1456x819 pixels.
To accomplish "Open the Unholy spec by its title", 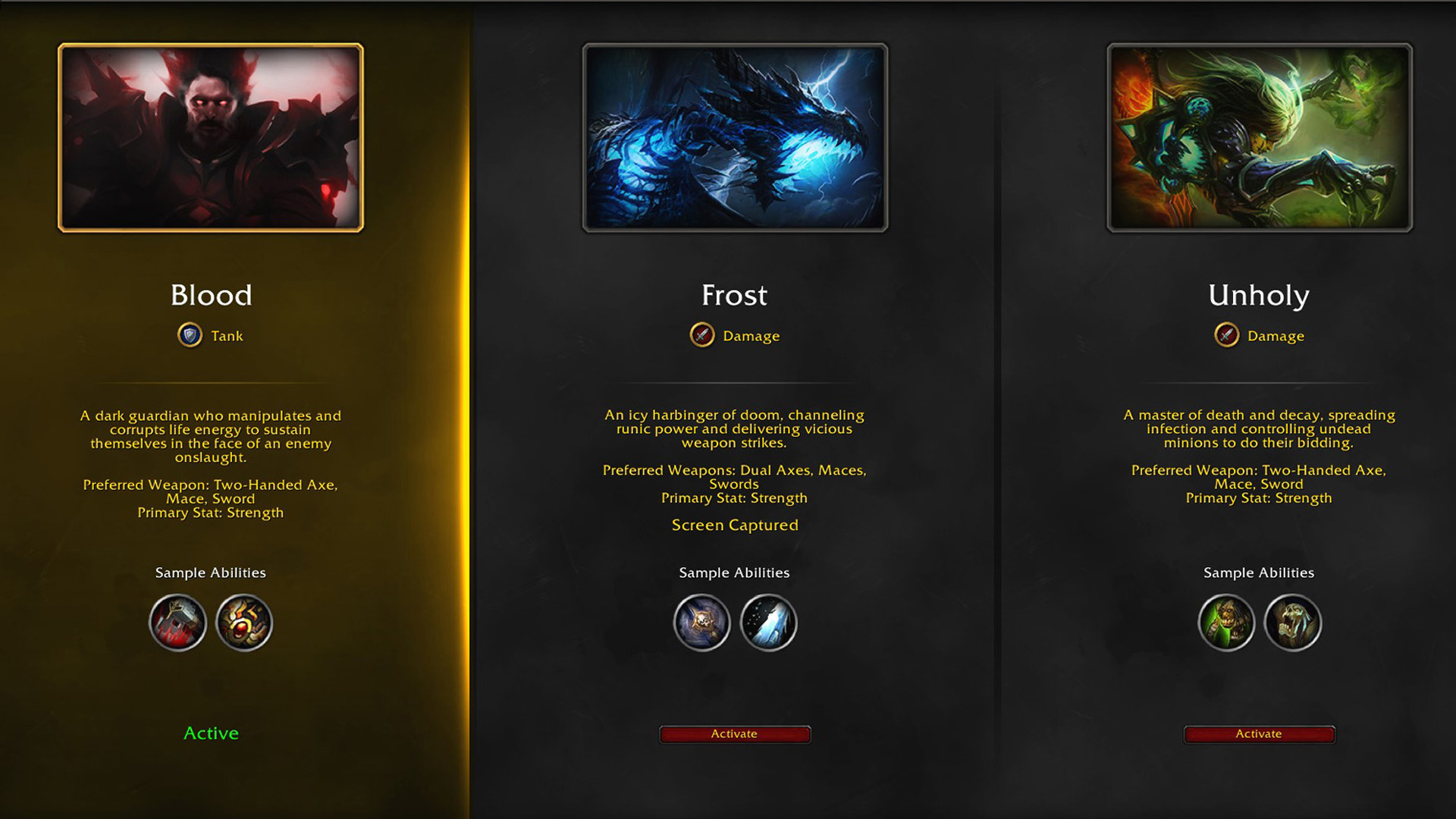I will coord(1259,295).
